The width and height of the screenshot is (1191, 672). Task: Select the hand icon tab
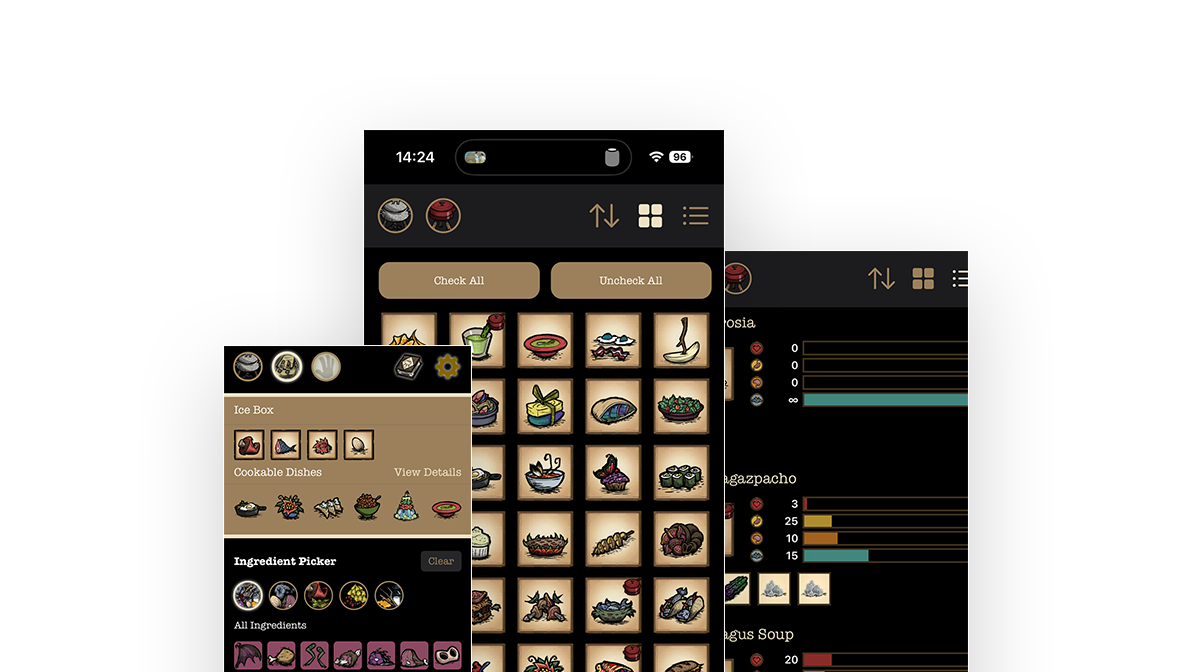[x=326, y=367]
